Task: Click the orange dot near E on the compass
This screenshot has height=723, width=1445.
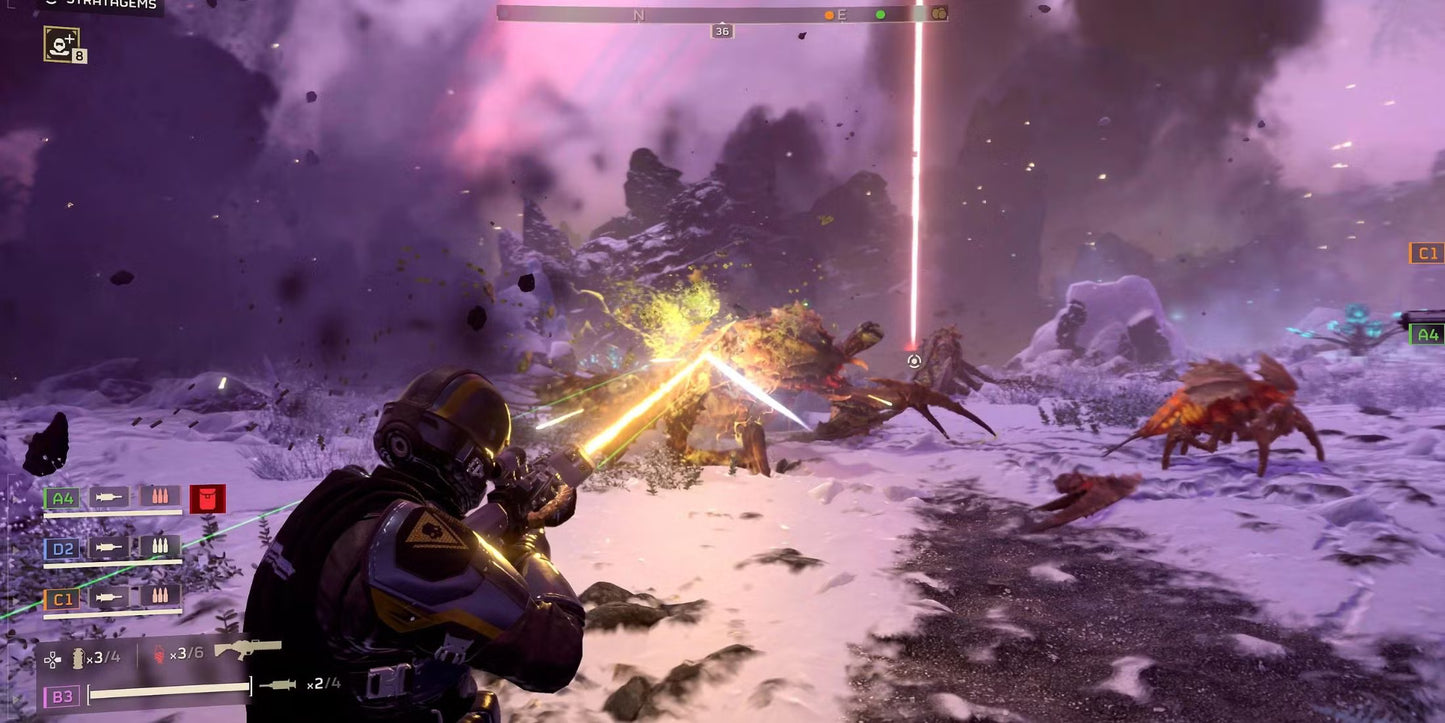Action: pos(828,15)
